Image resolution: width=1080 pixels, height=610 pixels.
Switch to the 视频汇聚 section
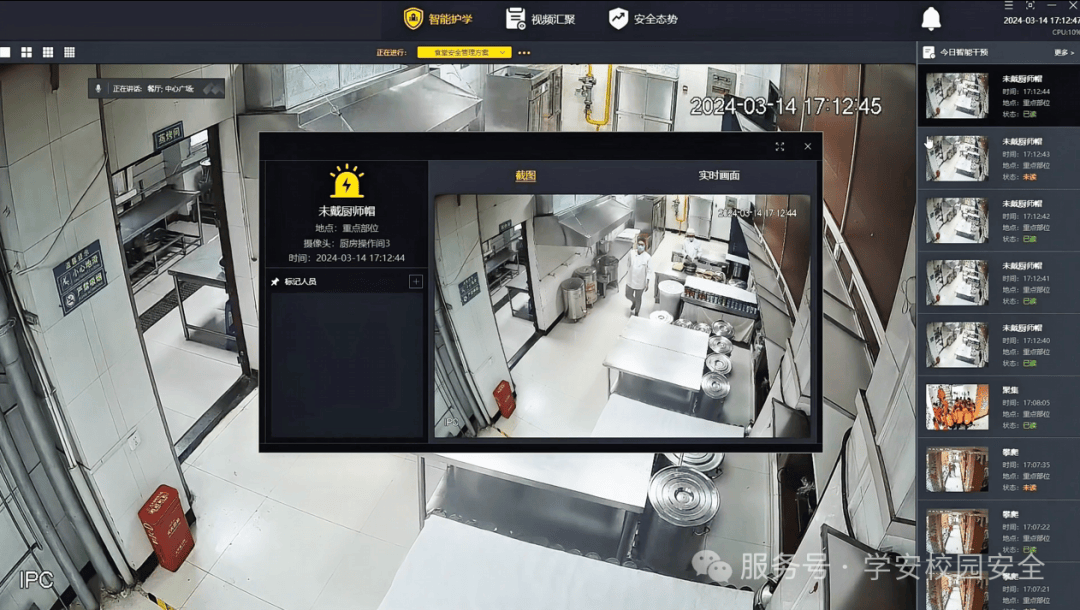pyautogui.click(x=540, y=19)
